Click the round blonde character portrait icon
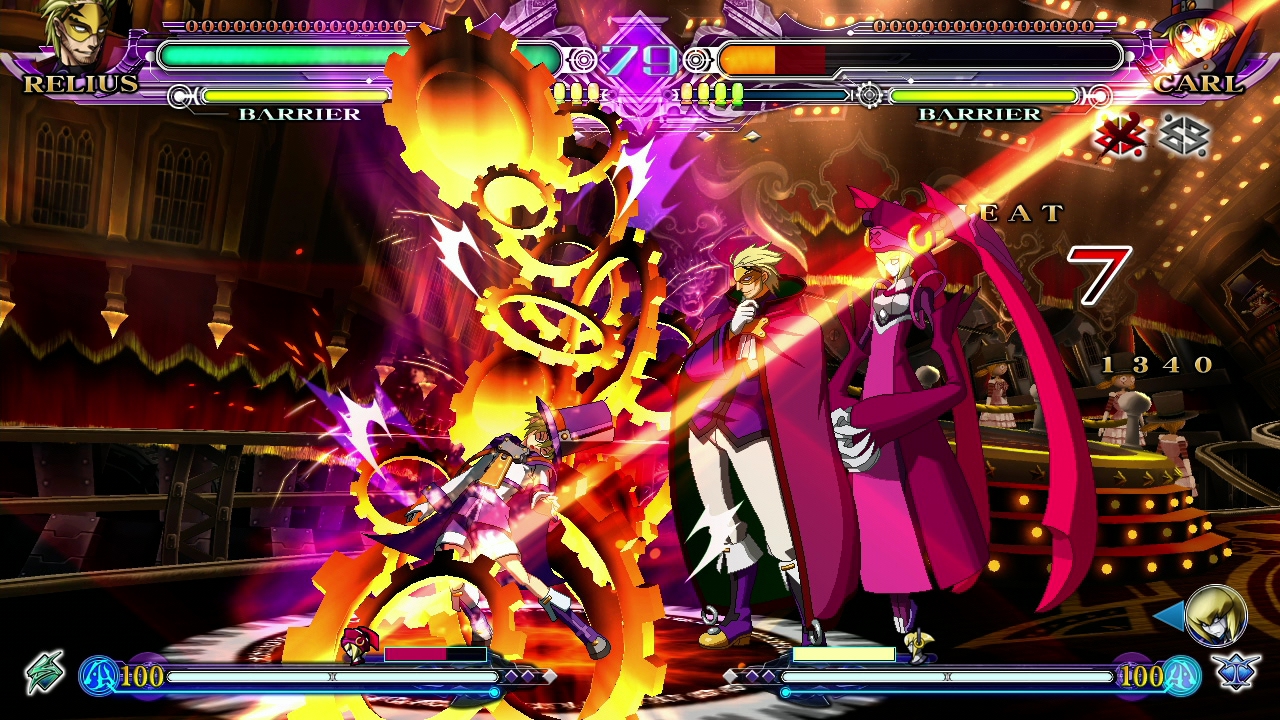The height and width of the screenshot is (720, 1280). click(1216, 615)
